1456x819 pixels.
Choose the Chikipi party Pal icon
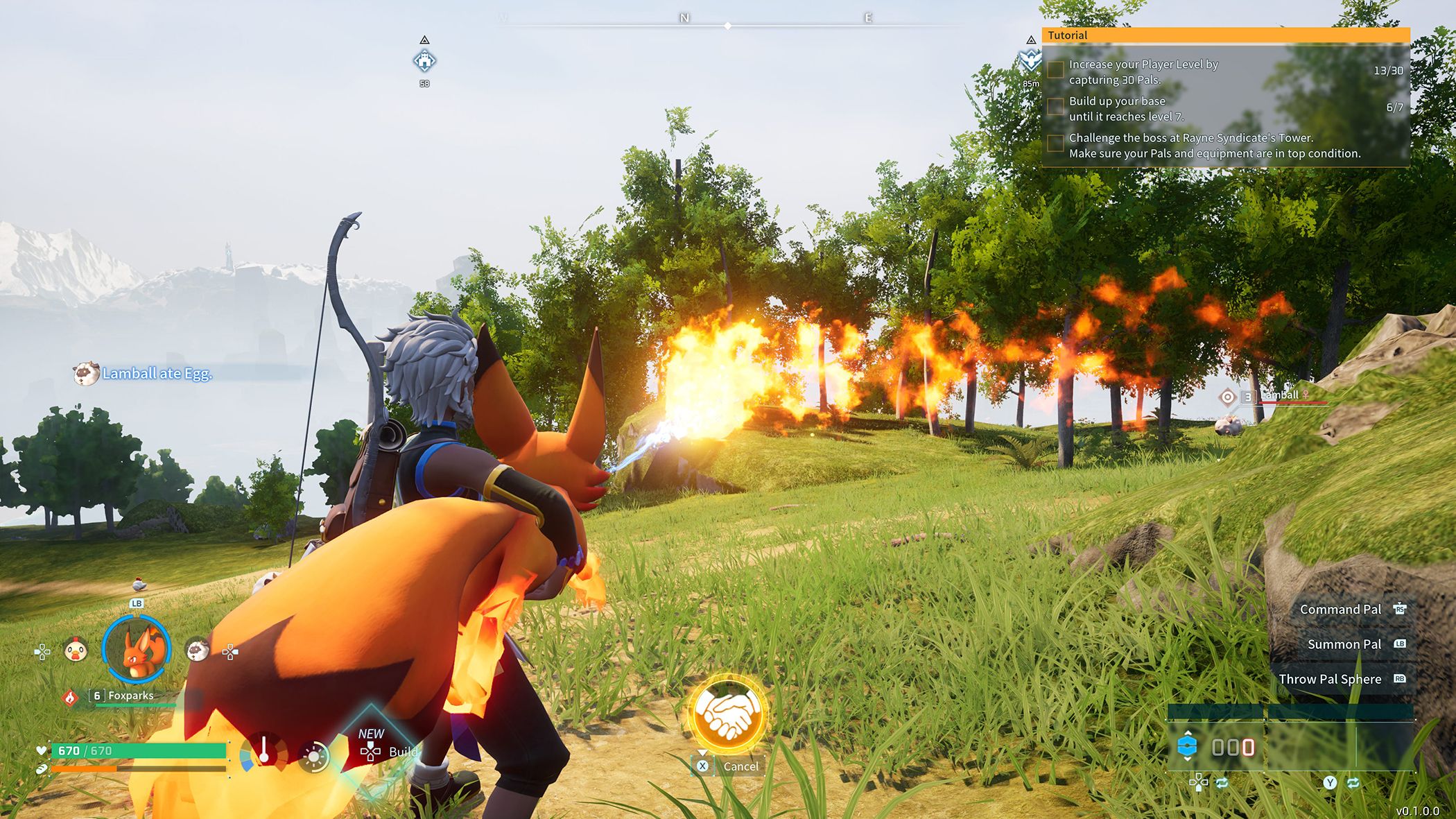pos(75,650)
